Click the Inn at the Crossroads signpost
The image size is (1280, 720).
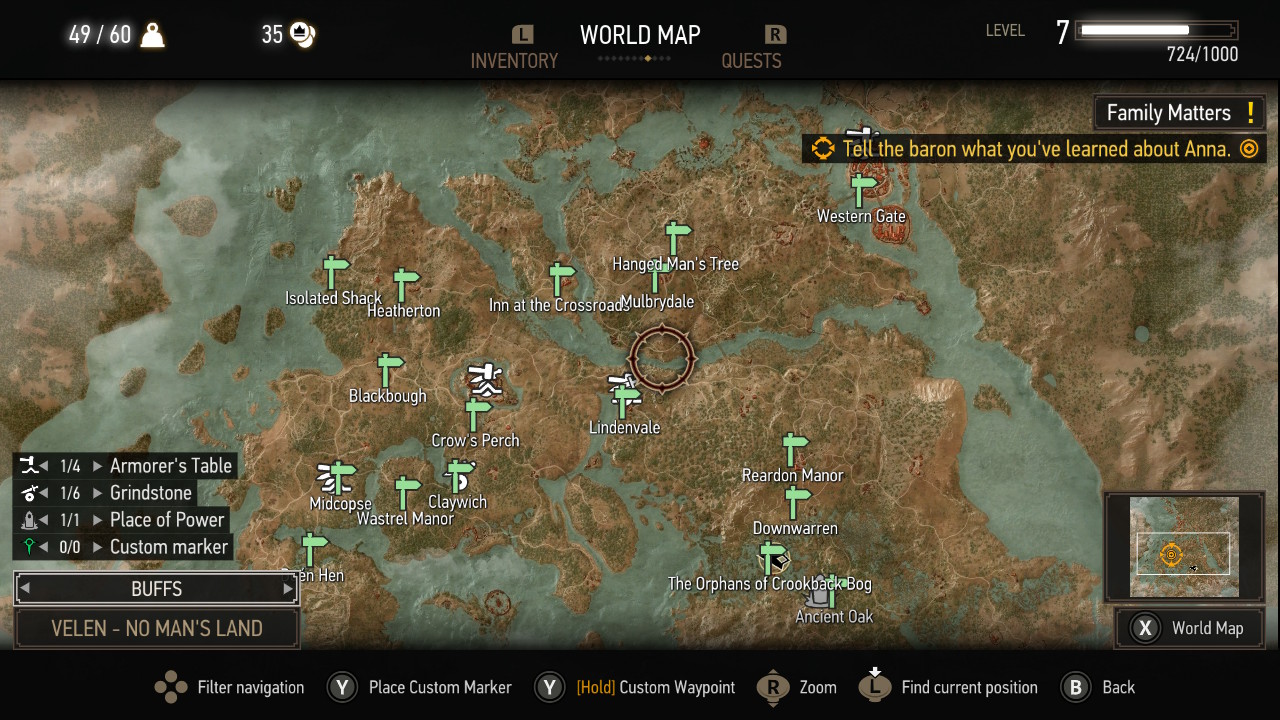pyautogui.click(x=562, y=279)
